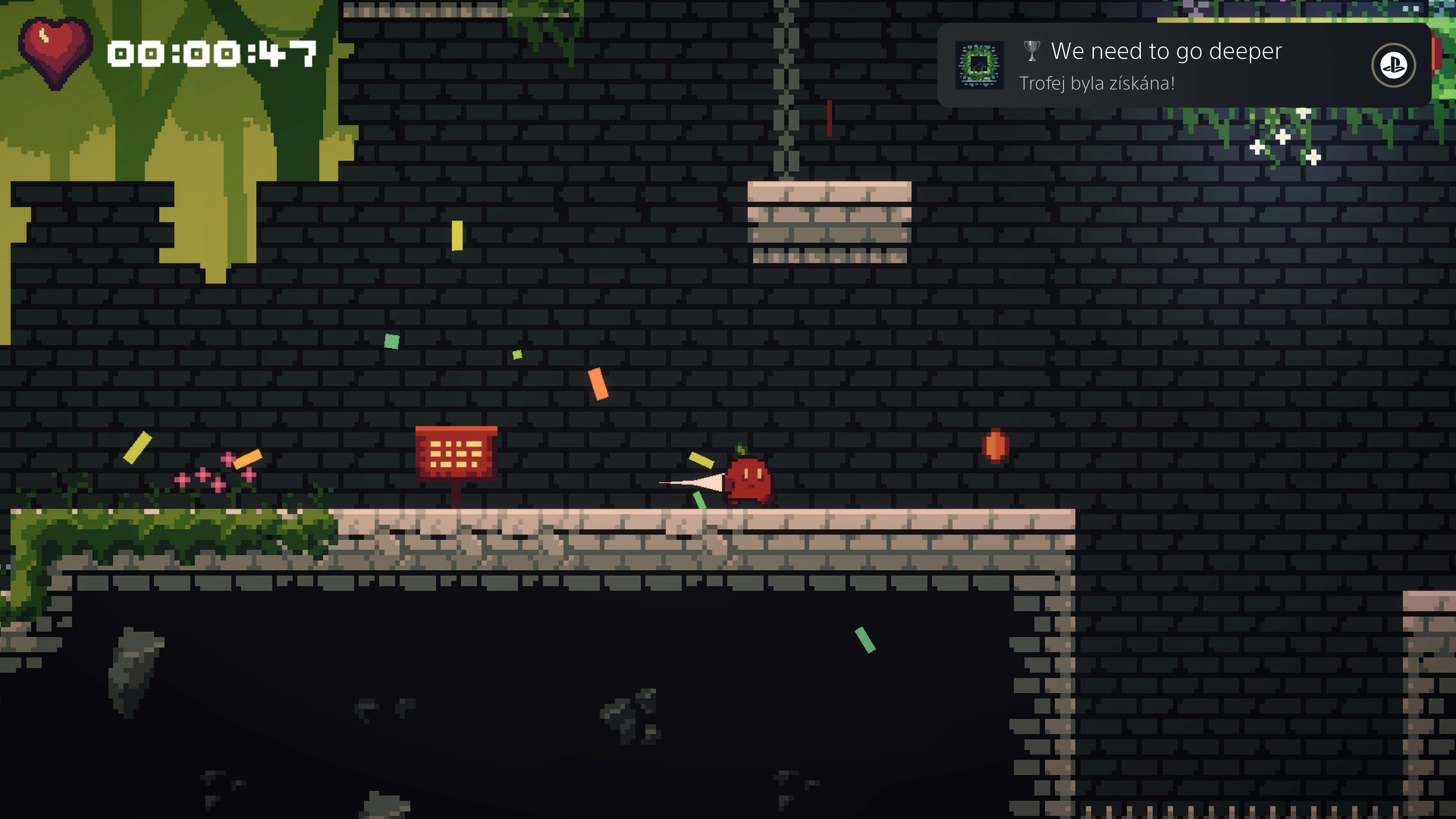Click the PlayStation logo in the notification
The width and height of the screenshot is (1456, 819).
click(x=1394, y=66)
